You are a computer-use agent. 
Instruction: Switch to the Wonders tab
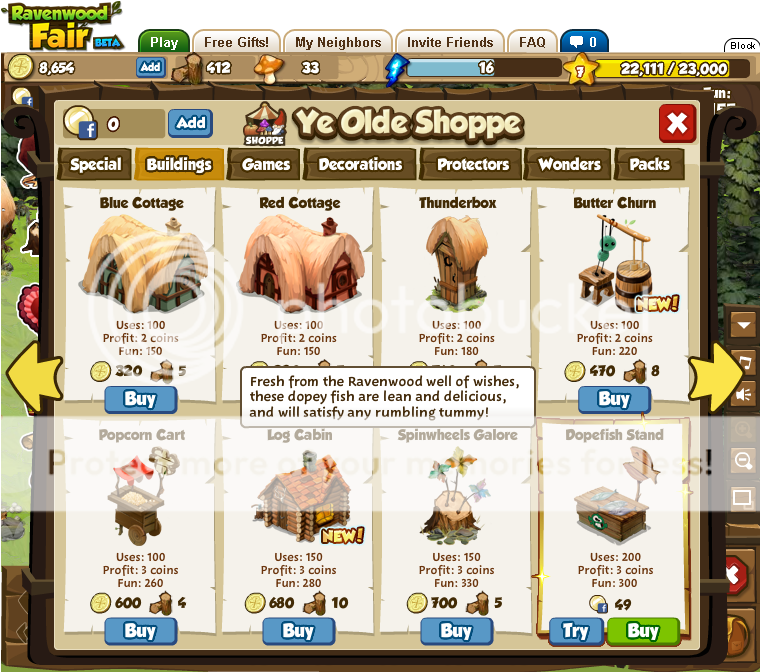(x=569, y=165)
